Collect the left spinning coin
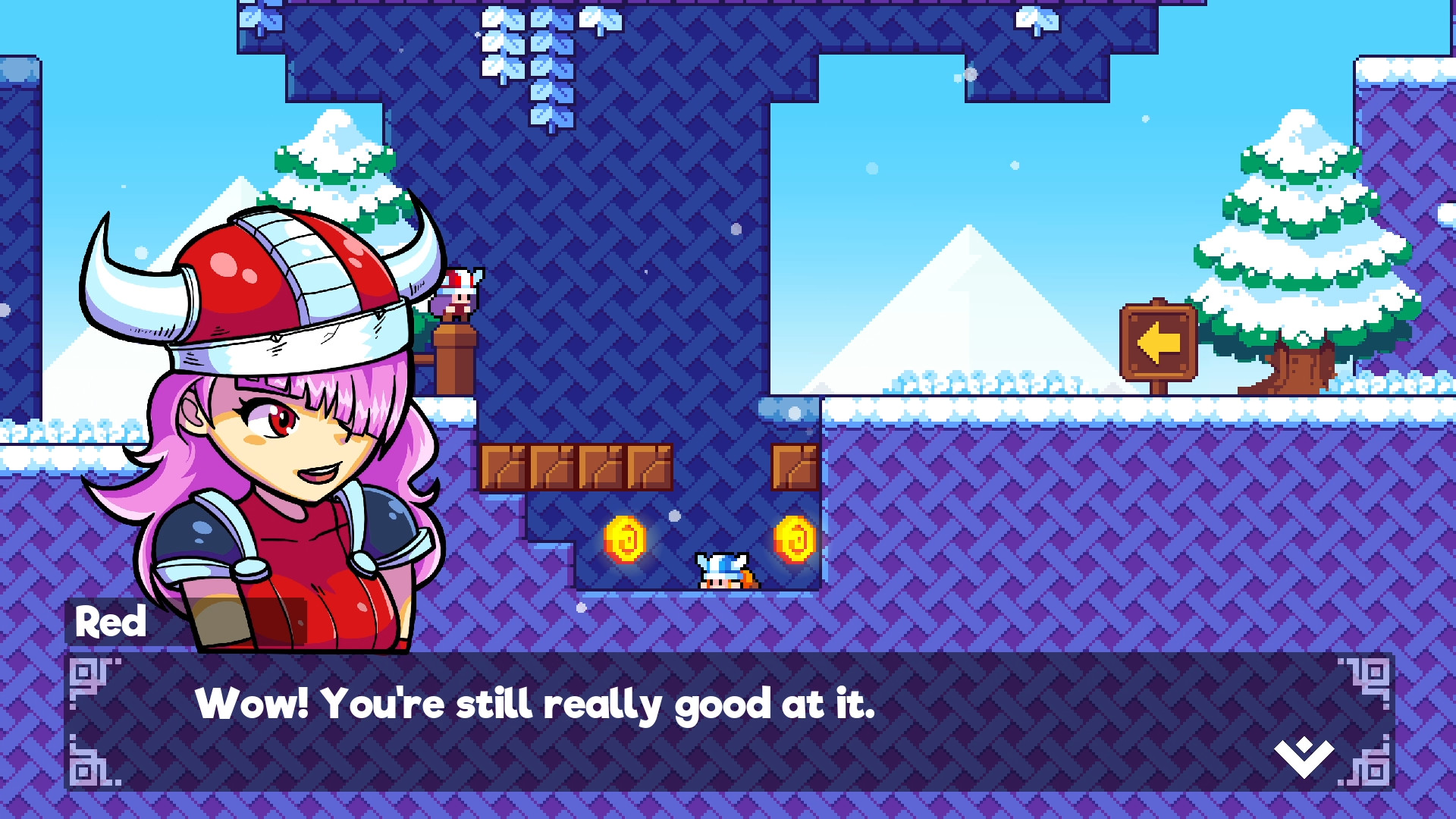This screenshot has height=819, width=1456. pyautogui.click(x=626, y=539)
